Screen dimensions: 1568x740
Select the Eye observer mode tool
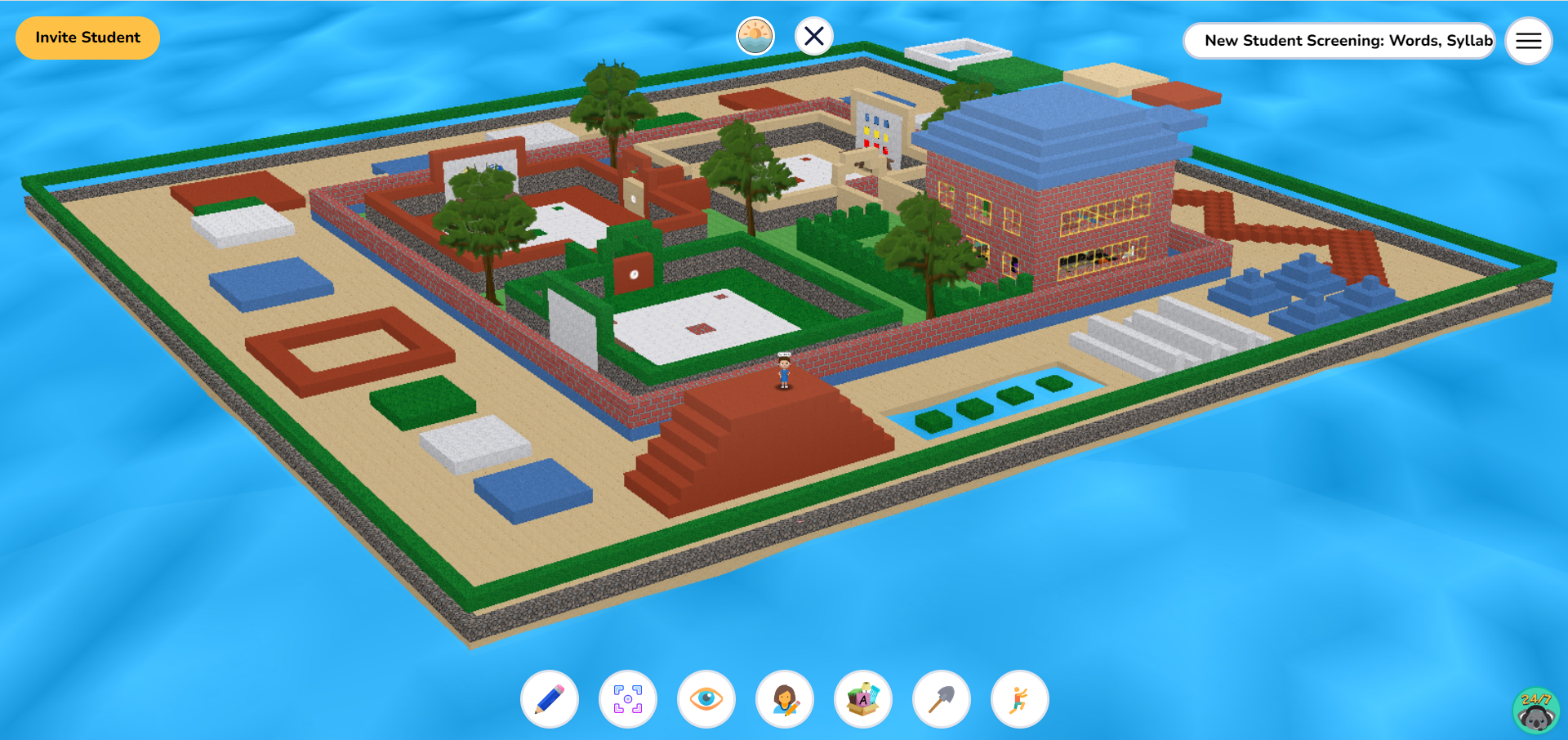click(706, 700)
